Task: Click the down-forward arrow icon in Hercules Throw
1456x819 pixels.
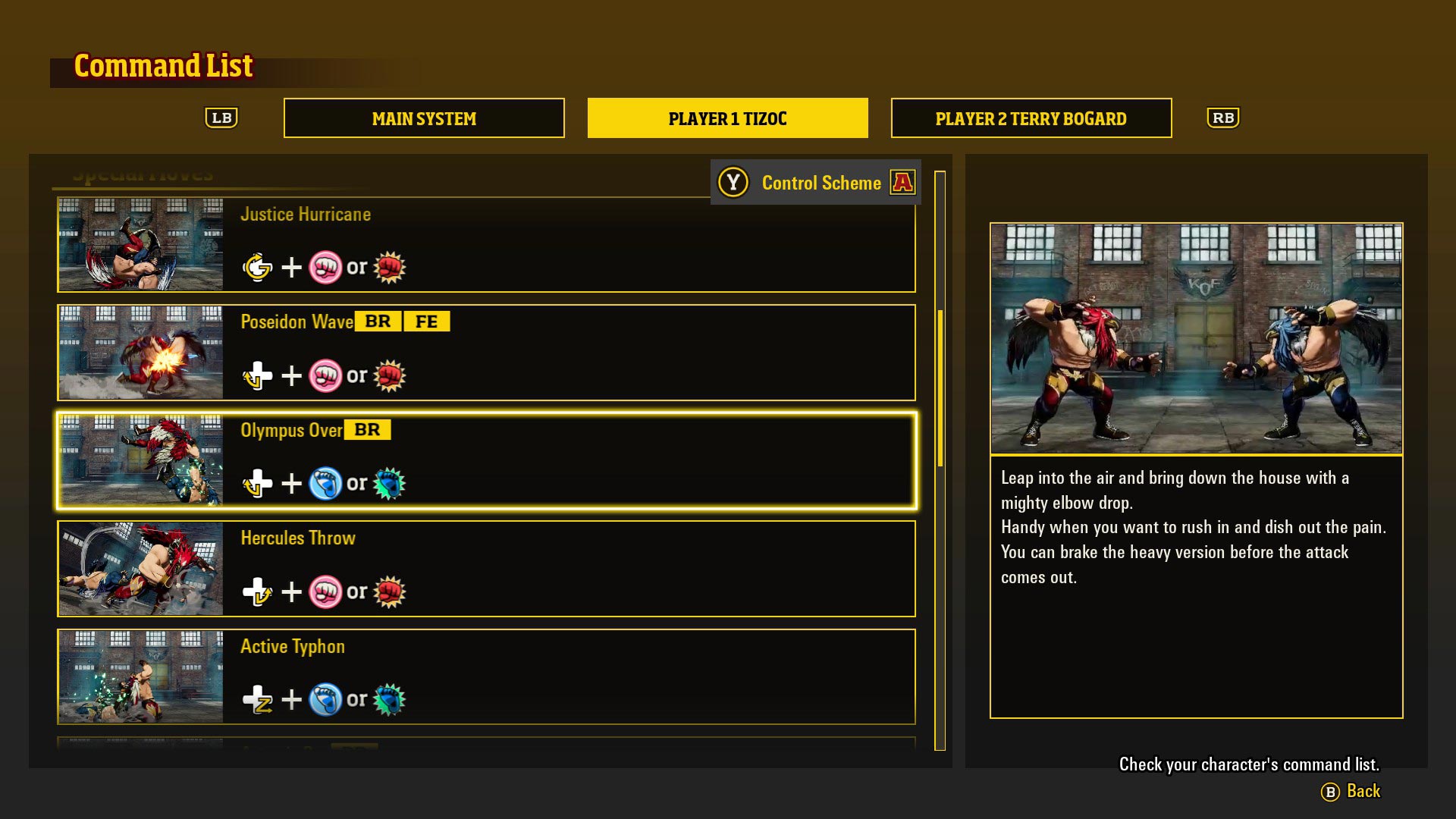Action: 259,592
